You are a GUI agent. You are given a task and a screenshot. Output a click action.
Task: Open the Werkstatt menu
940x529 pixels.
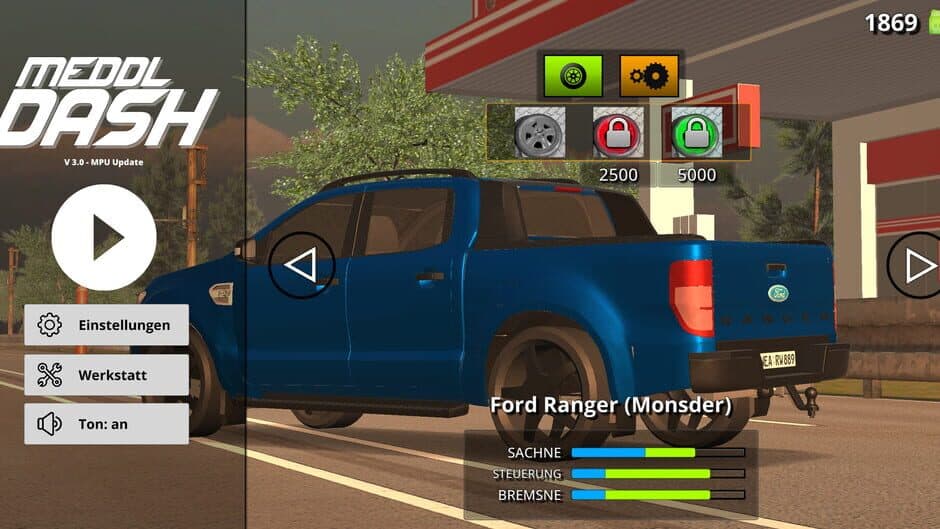click(x=107, y=375)
